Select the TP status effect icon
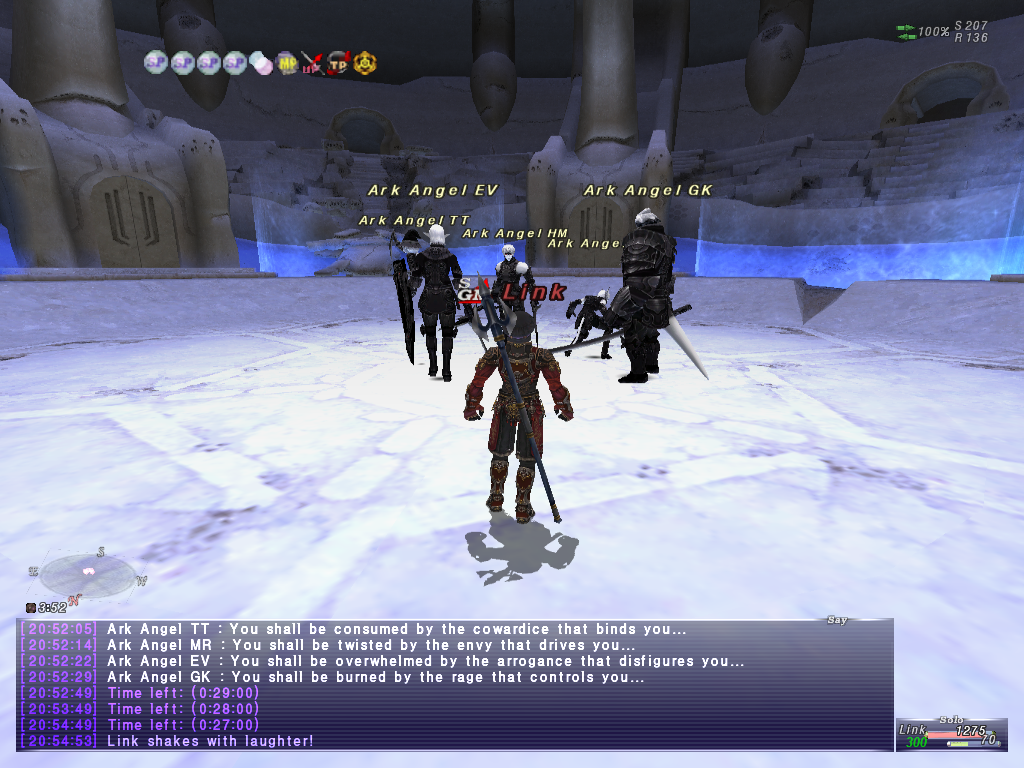The height and width of the screenshot is (768, 1024). pyautogui.click(x=338, y=63)
